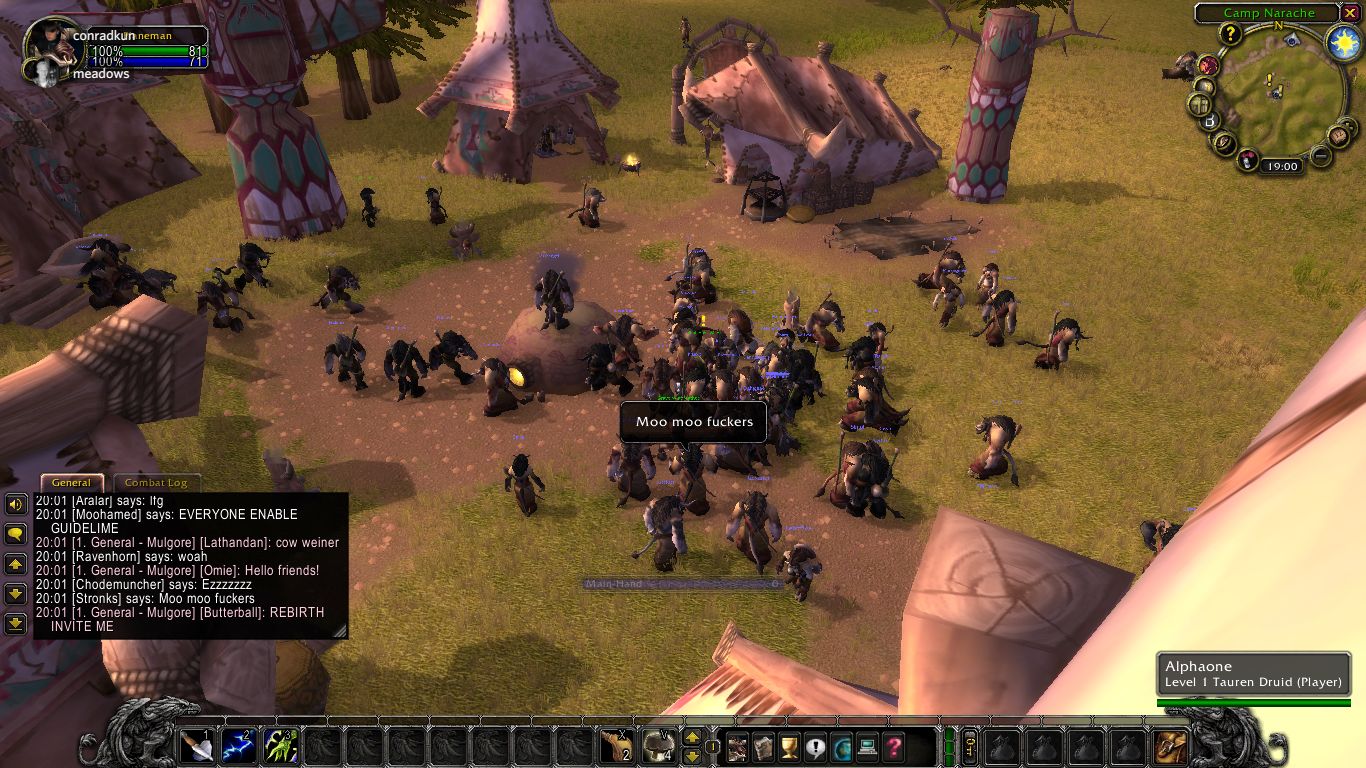Open the chat menu speech bubble button
Screen dimensions: 1366x768
point(15,534)
